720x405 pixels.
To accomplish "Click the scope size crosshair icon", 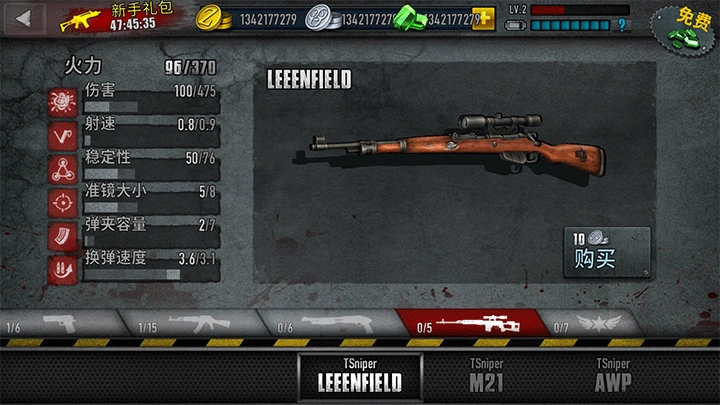I will (63, 201).
